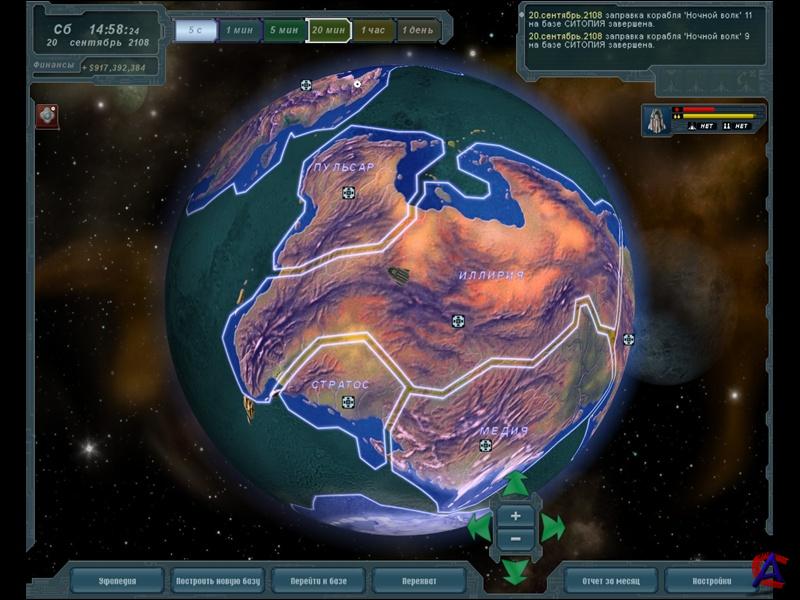Click the Построить новую базу button
The image size is (800, 600).
[x=218, y=580]
